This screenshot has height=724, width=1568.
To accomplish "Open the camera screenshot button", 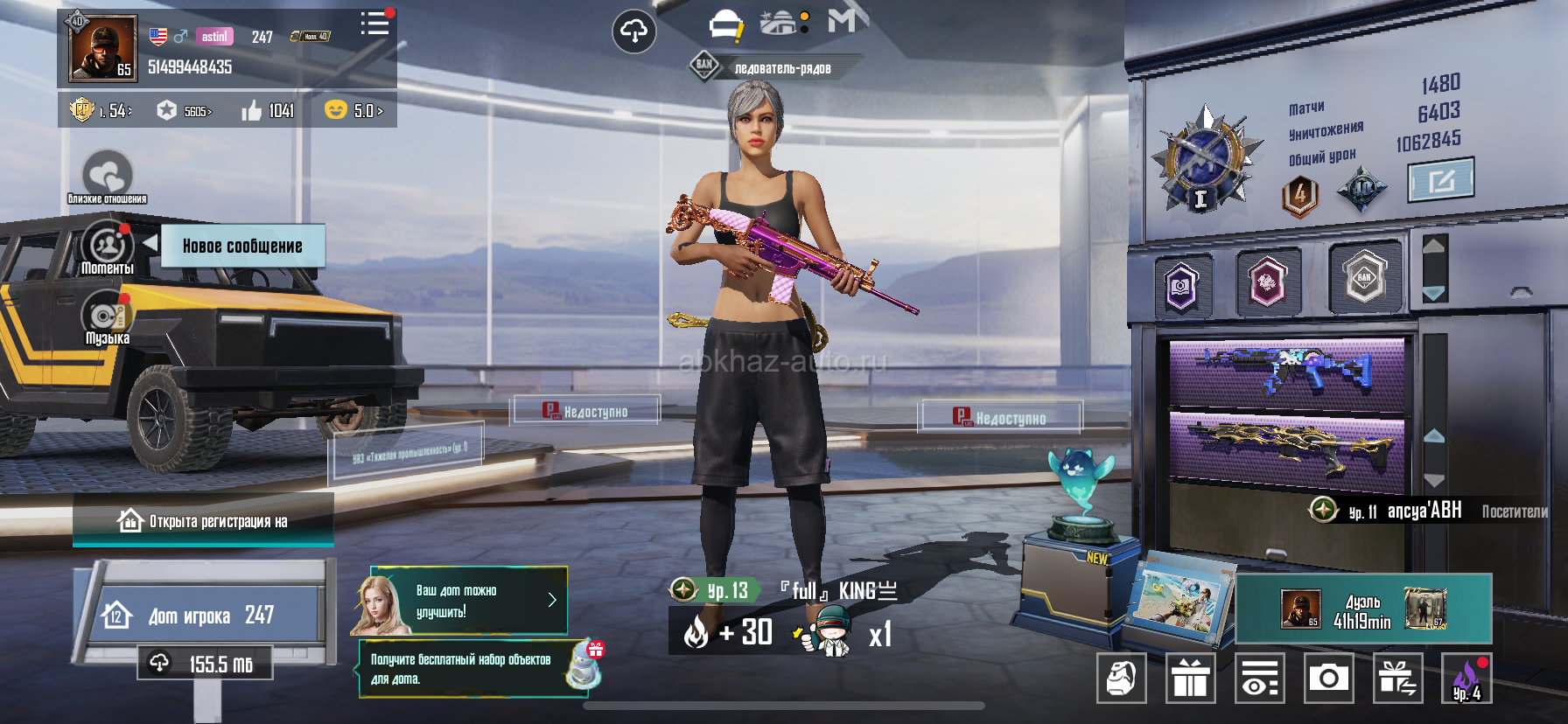I will pyautogui.click(x=1328, y=678).
